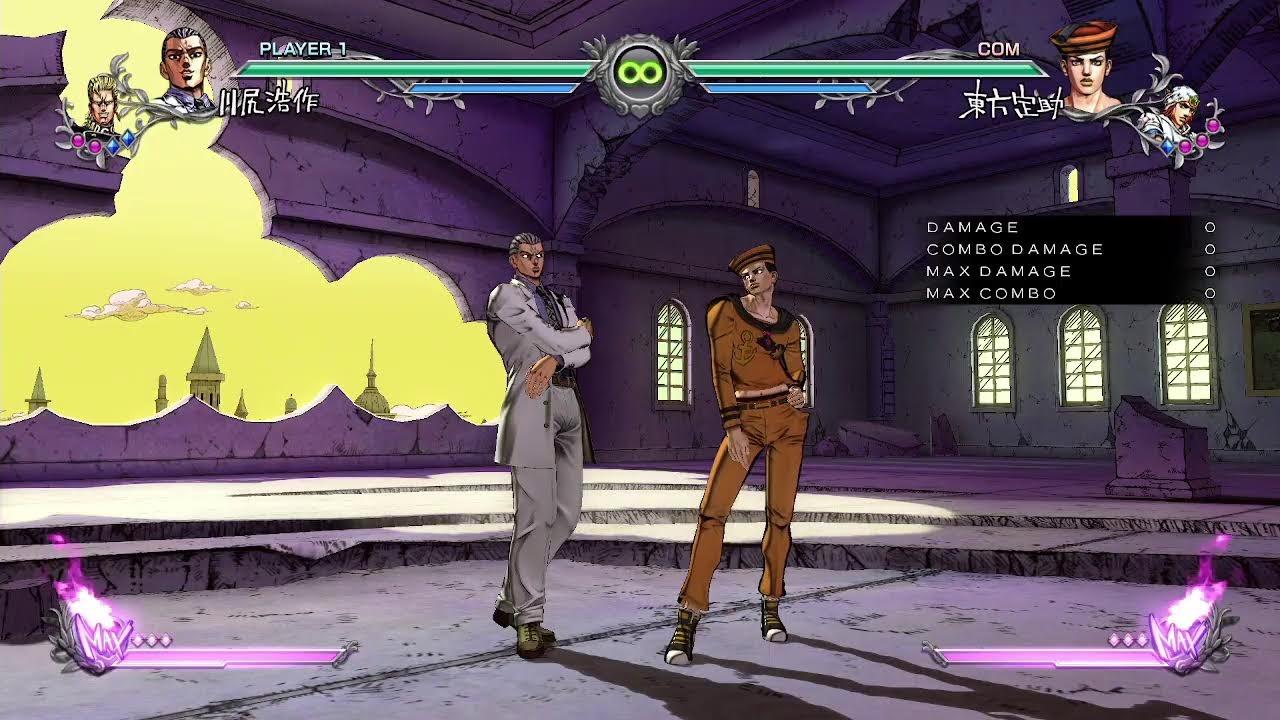
Task: Toggle the blue diamond pip under Josuke's portrait
Action: click(1167, 147)
